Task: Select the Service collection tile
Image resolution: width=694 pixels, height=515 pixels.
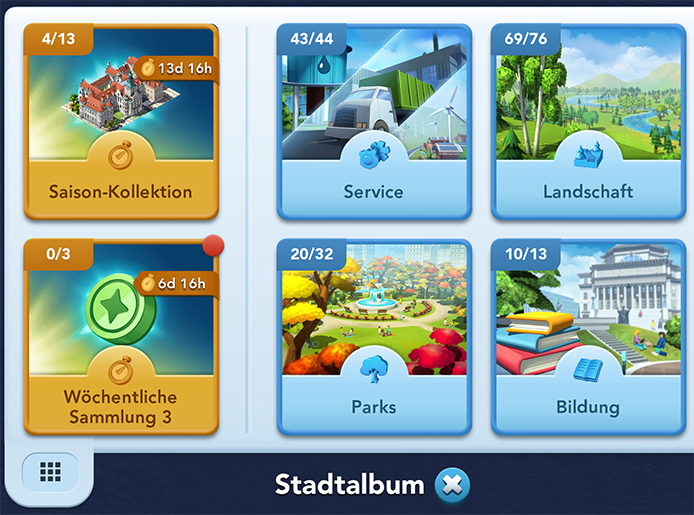Action: (x=373, y=122)
